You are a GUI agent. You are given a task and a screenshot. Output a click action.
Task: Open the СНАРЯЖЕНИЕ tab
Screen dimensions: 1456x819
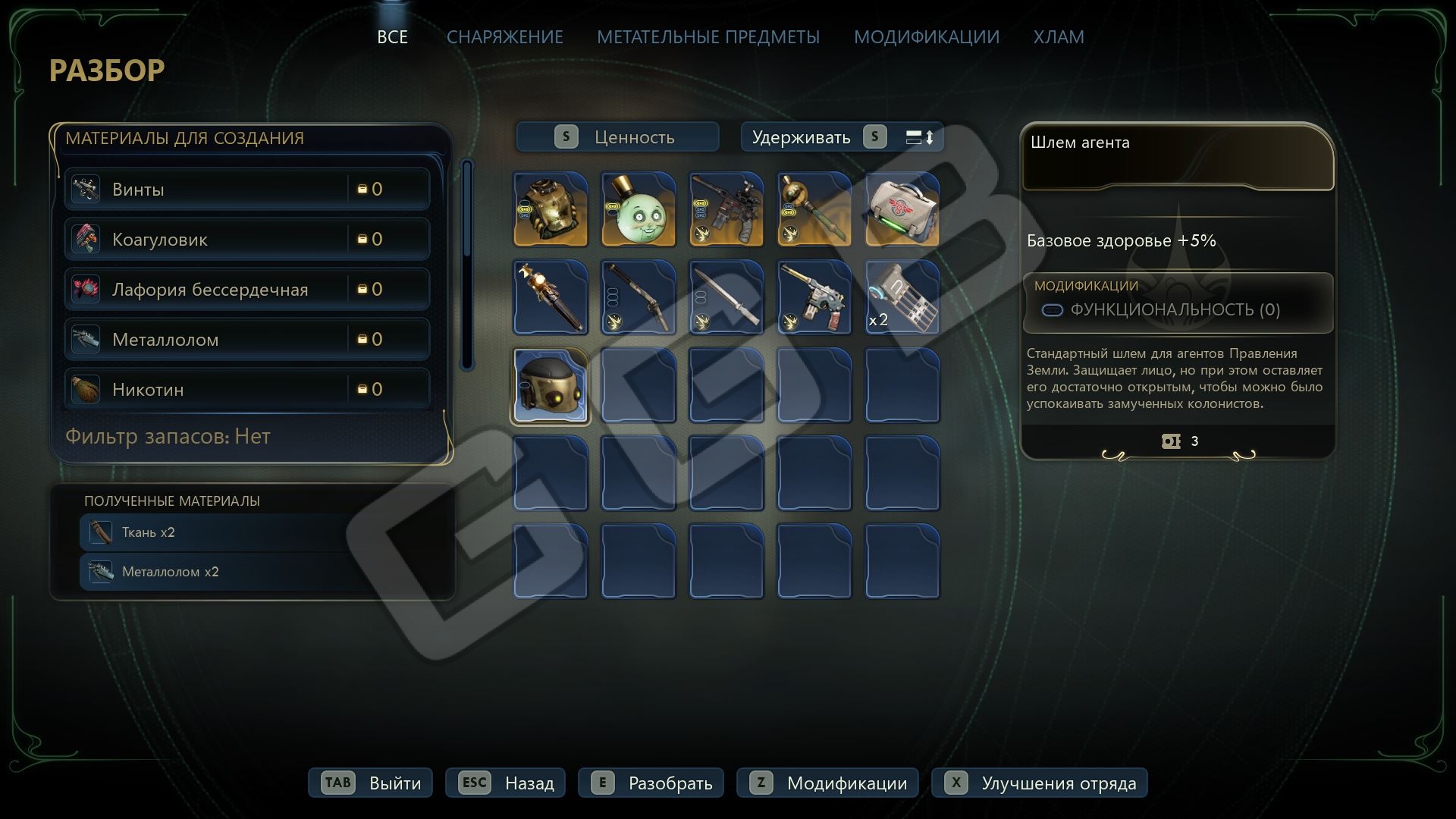tap(504, 37)
